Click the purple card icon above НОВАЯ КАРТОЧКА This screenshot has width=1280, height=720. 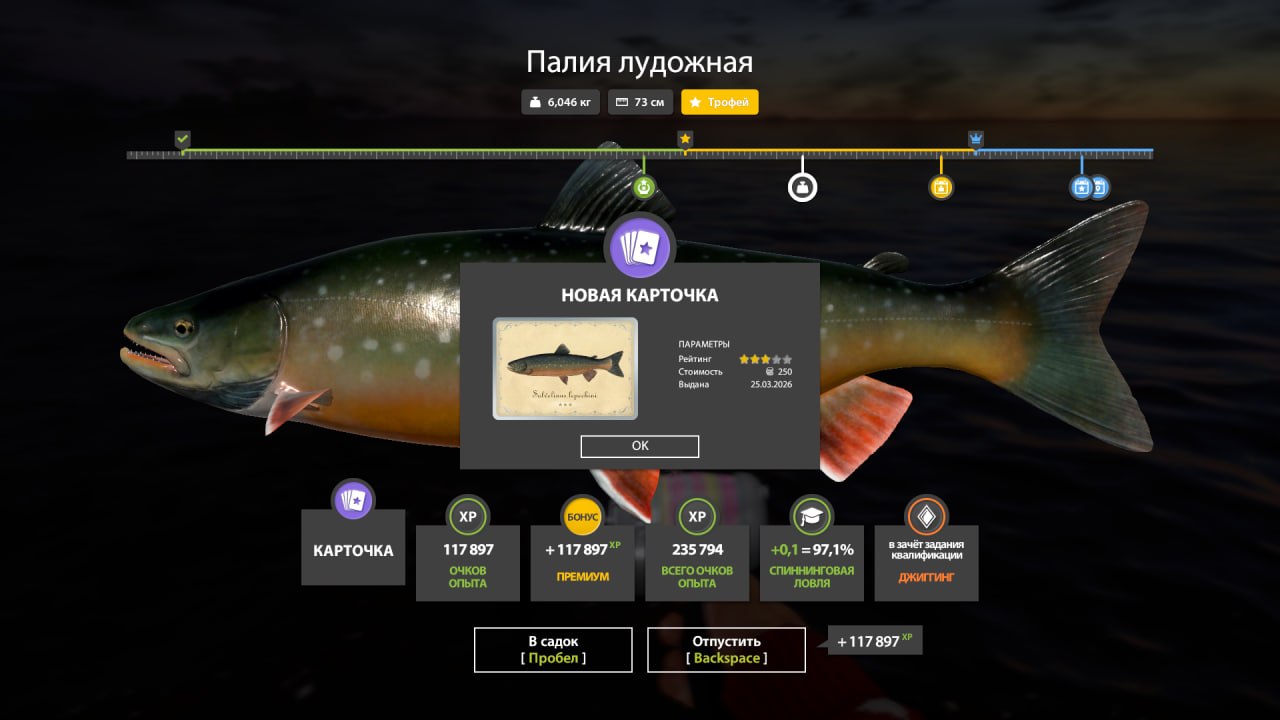pos(640,246)
